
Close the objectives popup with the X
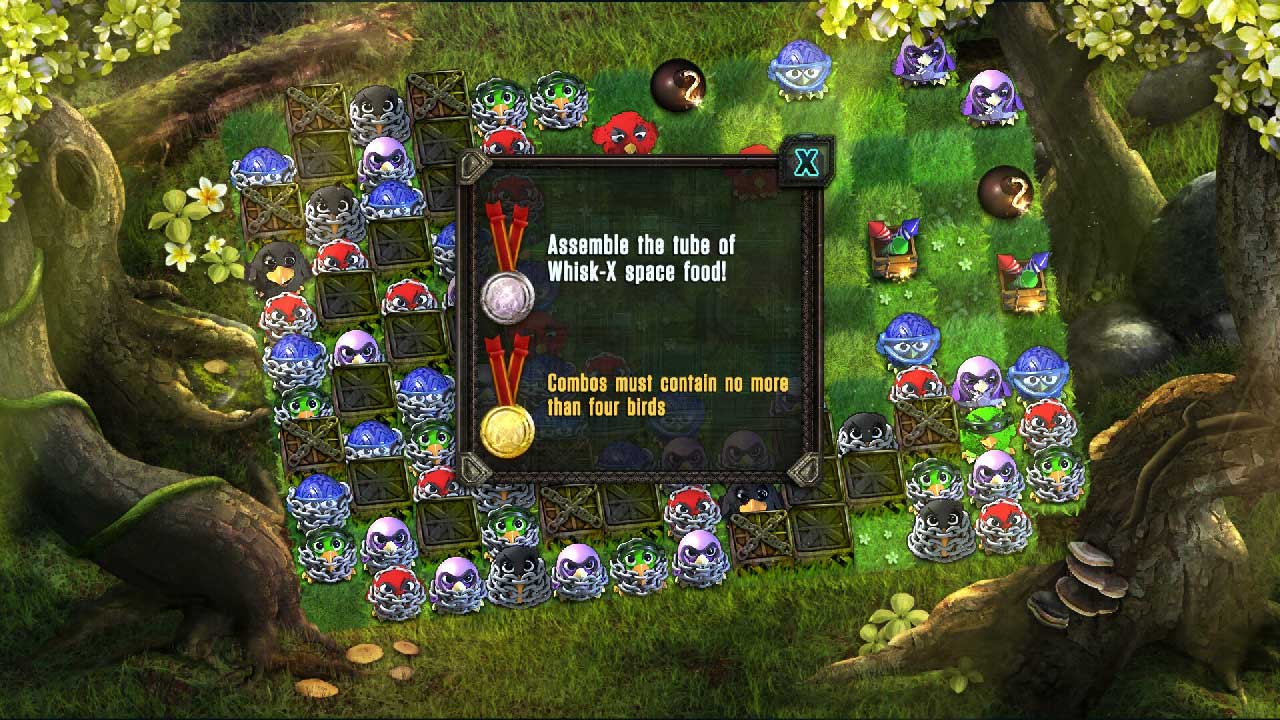coord(805,162)
